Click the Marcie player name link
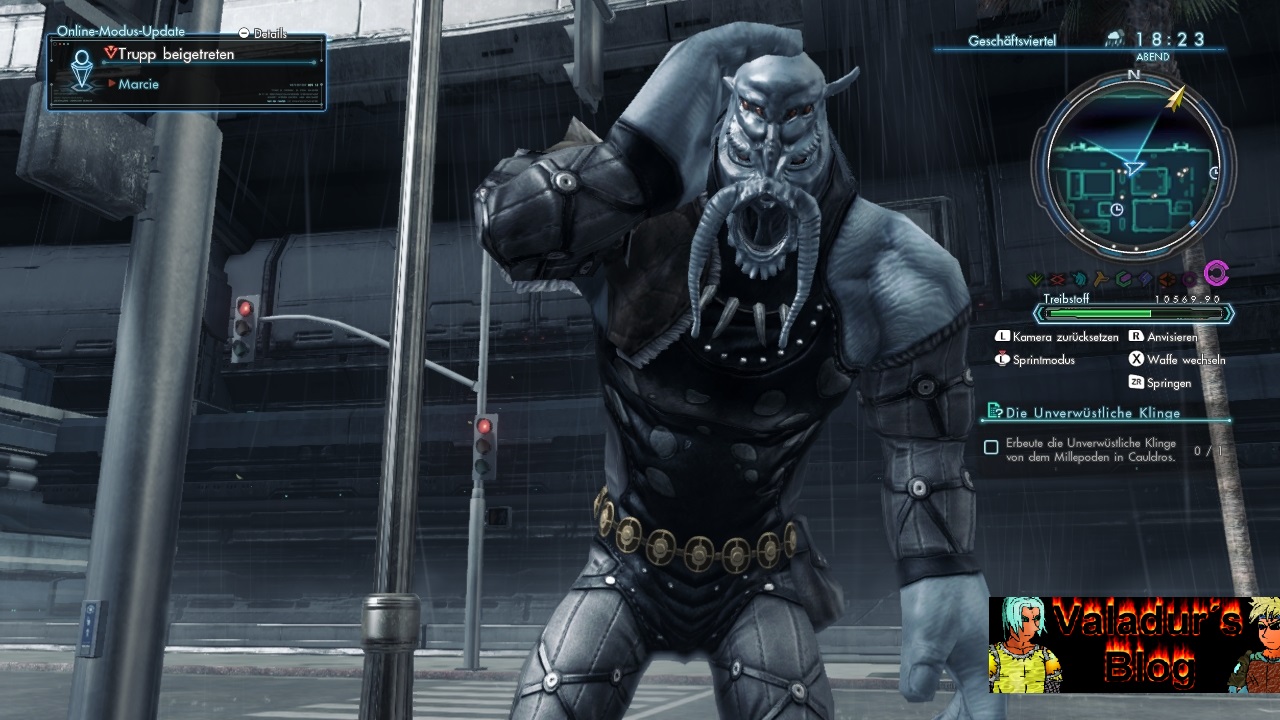This screenshot has height=720, width=1280. pos(140,84)
